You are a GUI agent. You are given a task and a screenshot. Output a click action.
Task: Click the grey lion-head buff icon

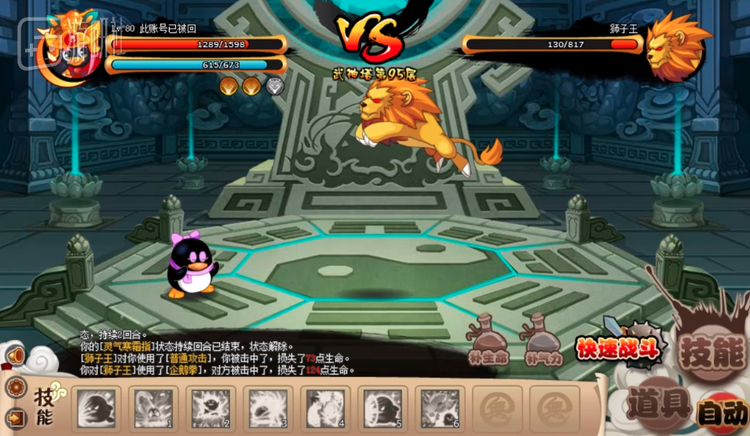point(274,86)
